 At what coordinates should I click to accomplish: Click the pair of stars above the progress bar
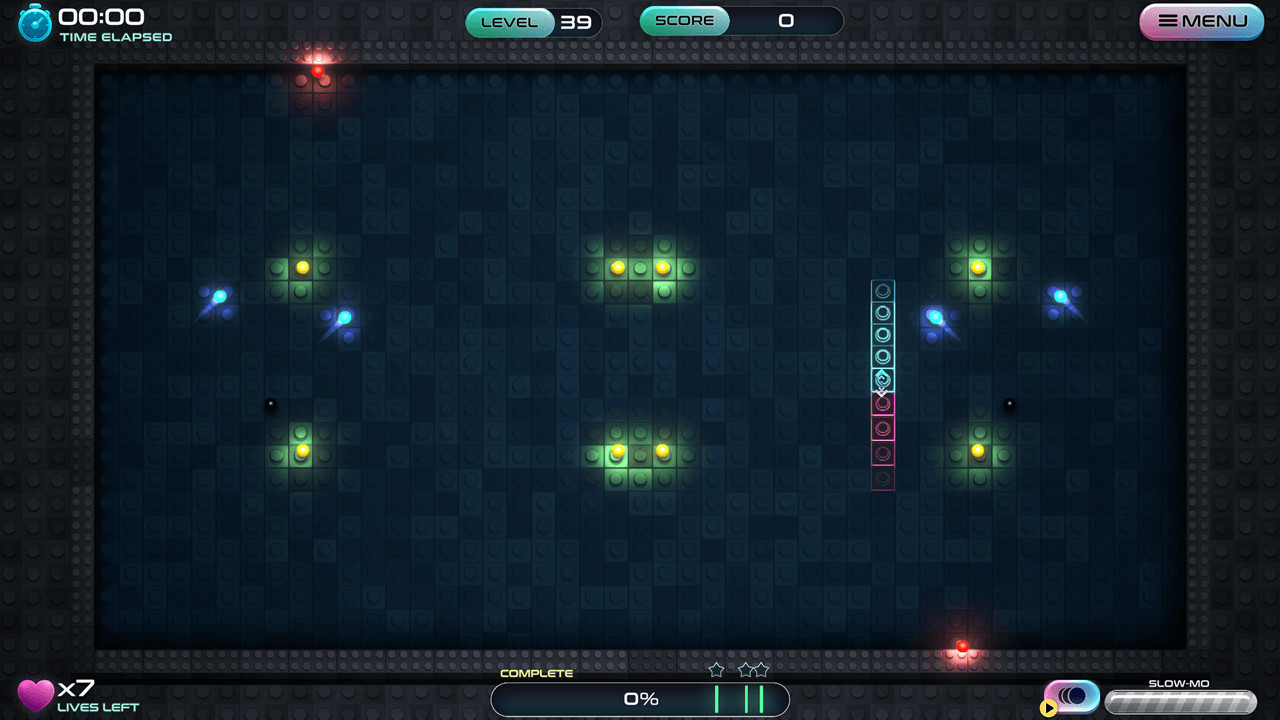[753, 669]
